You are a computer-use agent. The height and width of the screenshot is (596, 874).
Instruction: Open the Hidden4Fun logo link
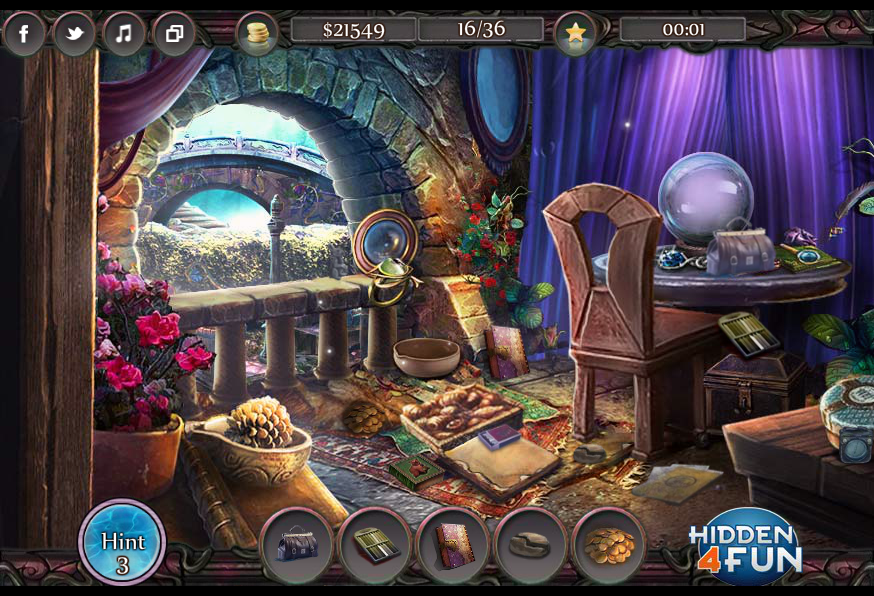(x=746, y=548)
